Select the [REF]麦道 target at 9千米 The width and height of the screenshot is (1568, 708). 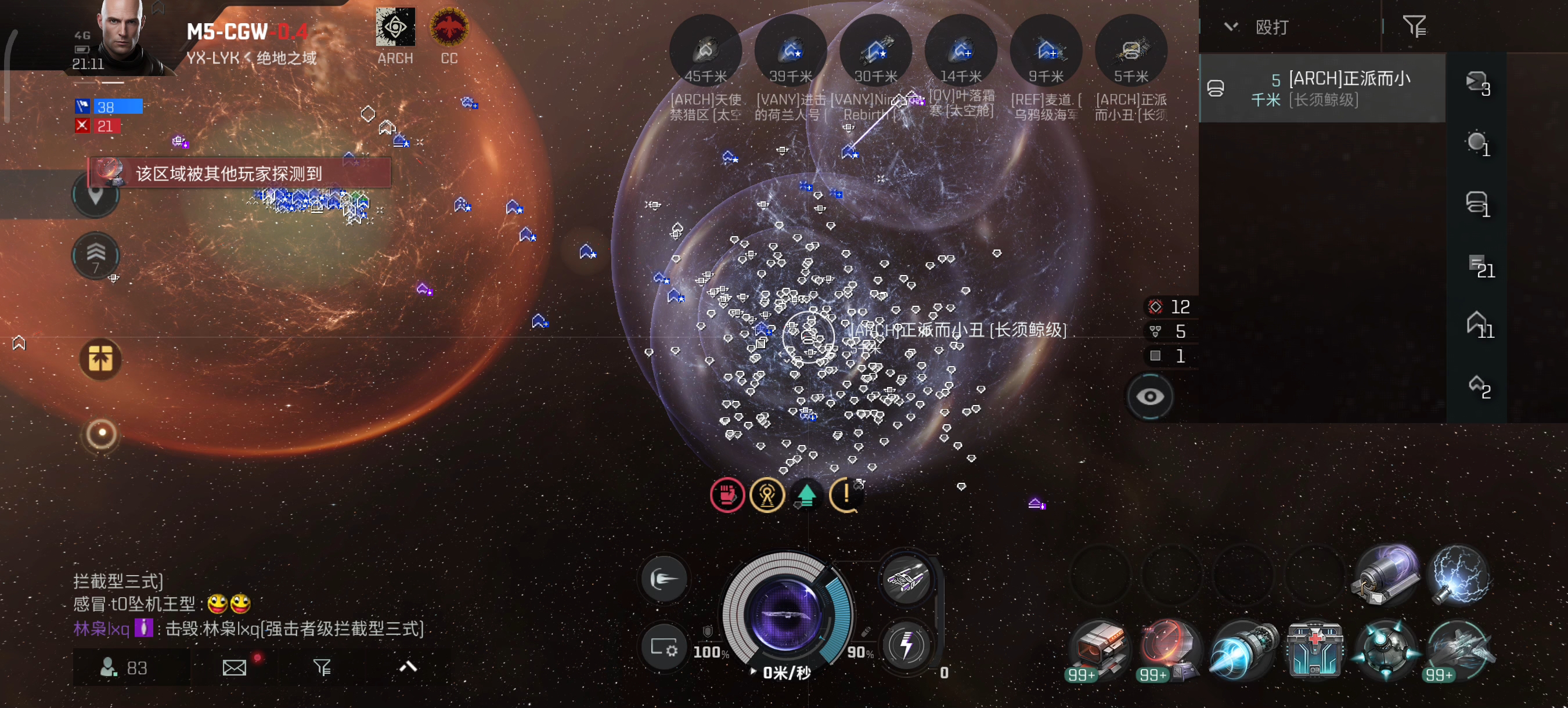(x=1046, y=51)
